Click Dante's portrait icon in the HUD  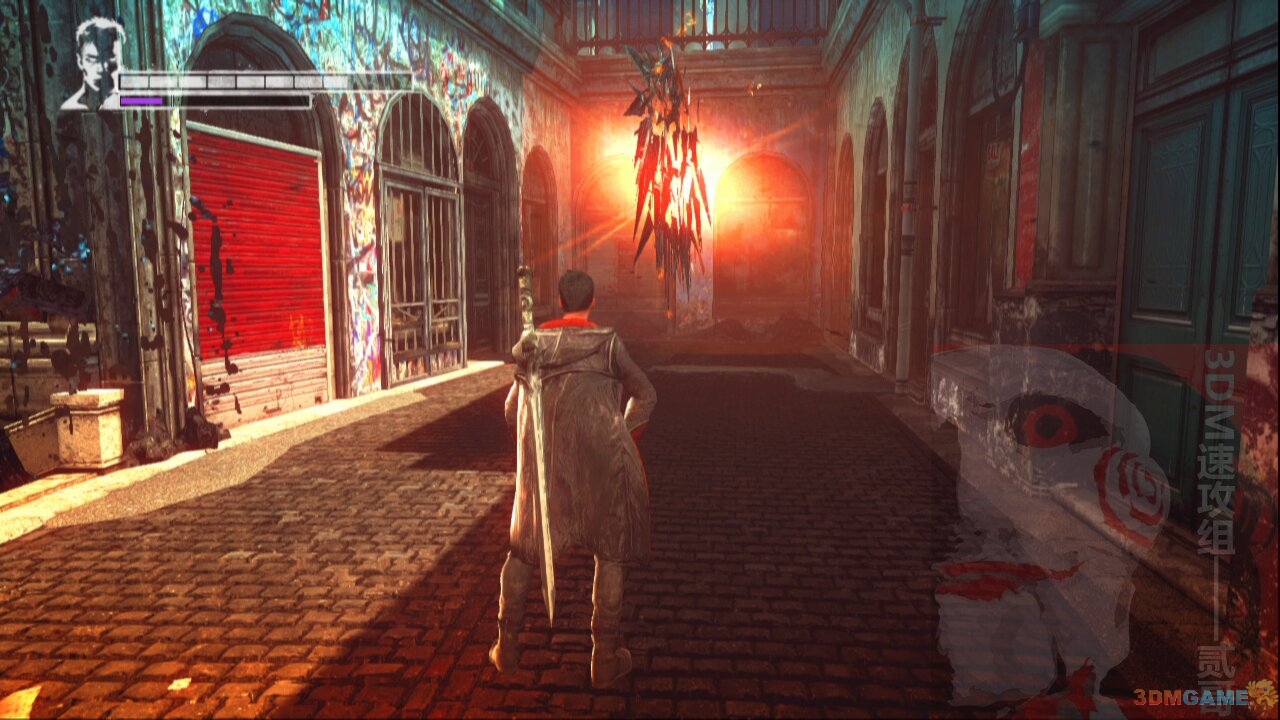tap(94, 63)
